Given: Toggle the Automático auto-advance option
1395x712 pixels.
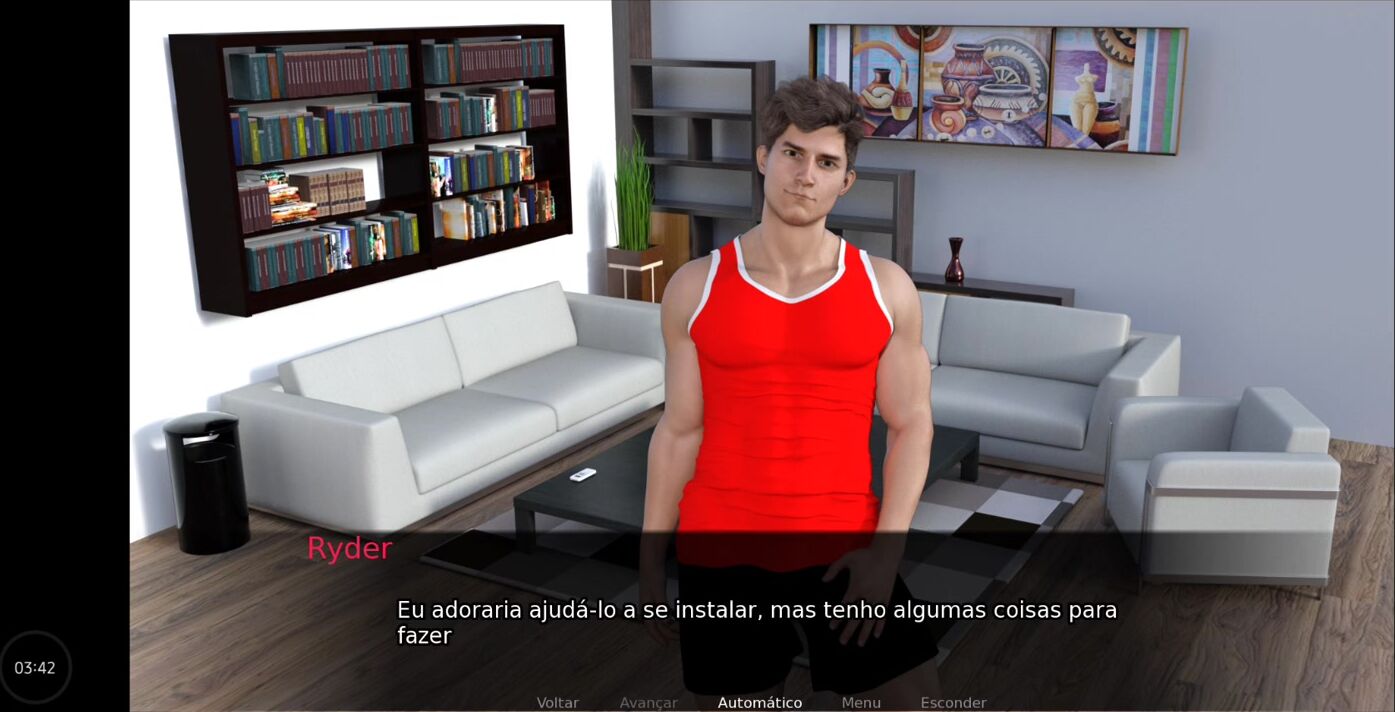Looking at the screenshot, I should tap(759, 703).
